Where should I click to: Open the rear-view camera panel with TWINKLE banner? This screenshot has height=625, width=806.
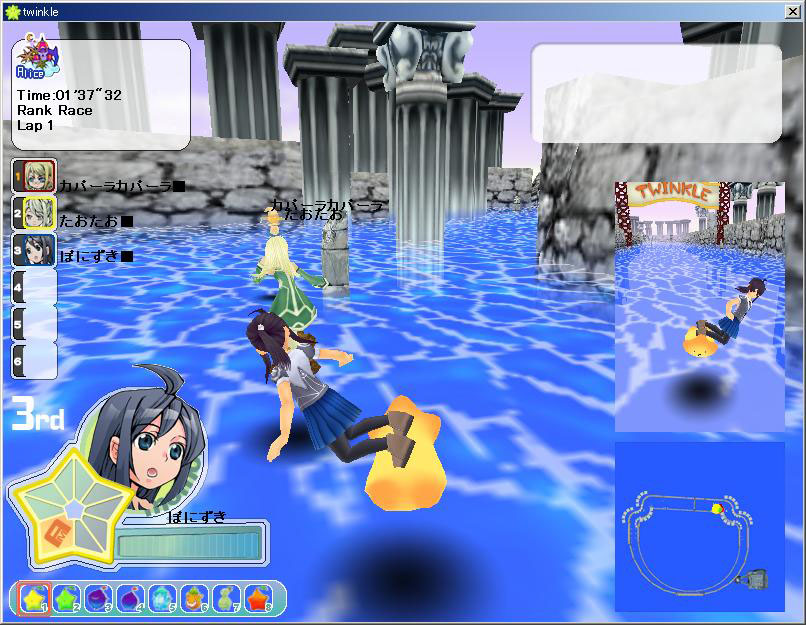pos(699,306)
